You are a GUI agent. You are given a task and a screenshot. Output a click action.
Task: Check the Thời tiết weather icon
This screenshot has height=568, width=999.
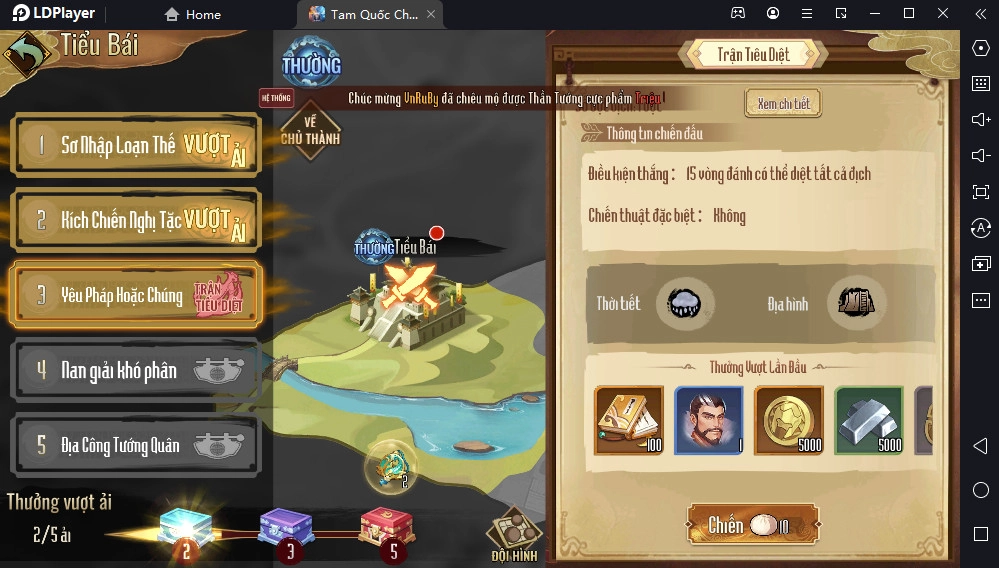[x=686, y=303]
